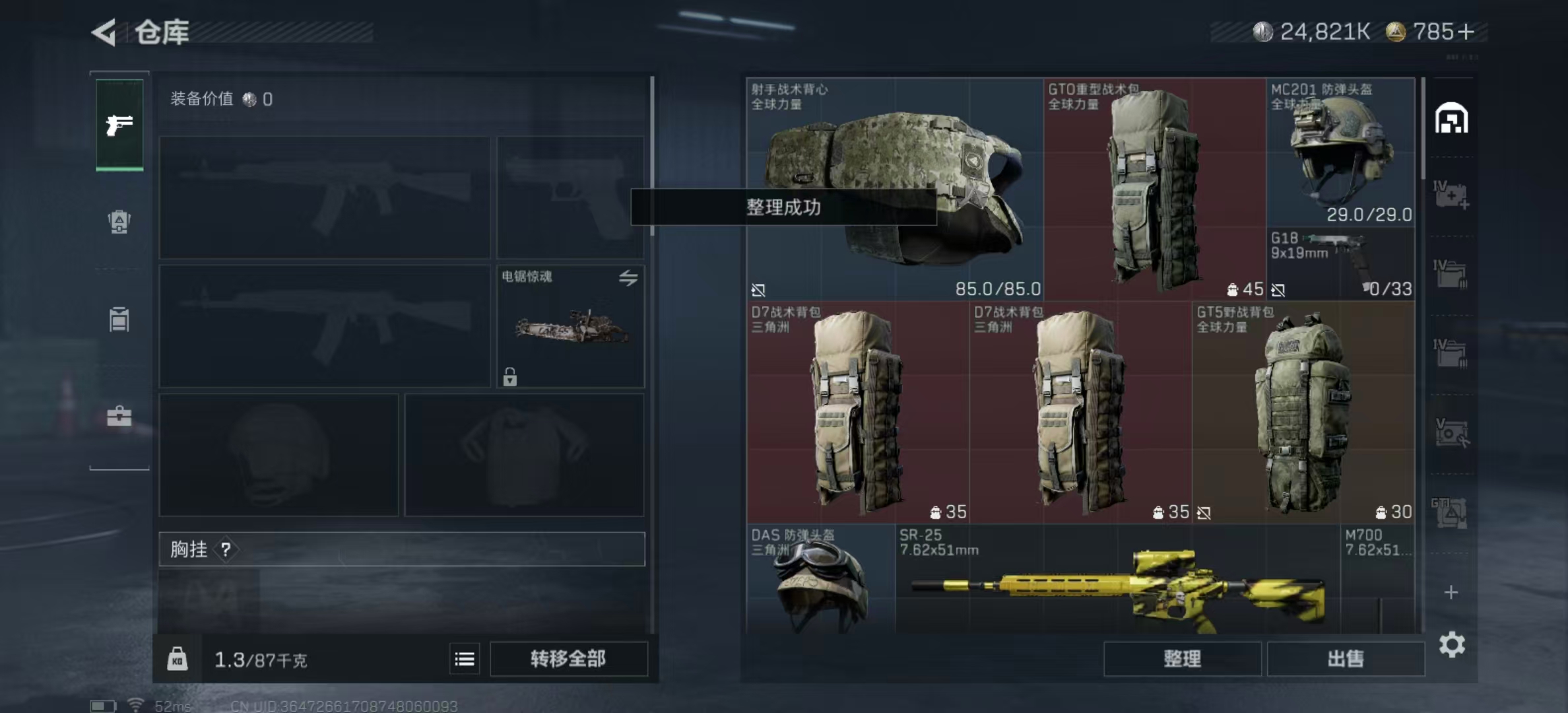Select the 电锯惊魂 melee weapon slot
Viewport: 1568px width, 713px height.
click(x=570, y=326)
